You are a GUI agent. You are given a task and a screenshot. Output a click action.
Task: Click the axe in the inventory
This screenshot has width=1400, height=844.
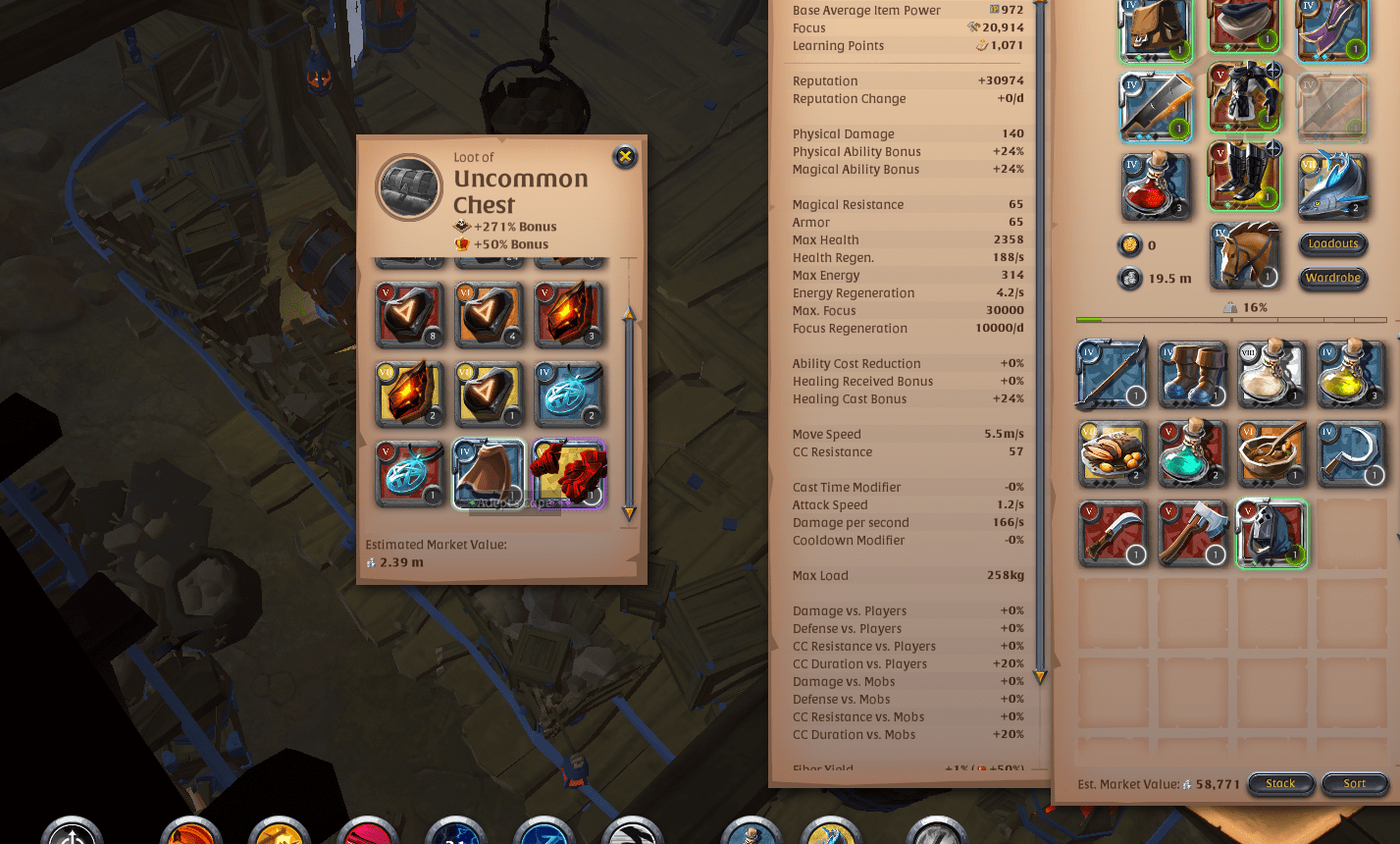pos(1192,535)
